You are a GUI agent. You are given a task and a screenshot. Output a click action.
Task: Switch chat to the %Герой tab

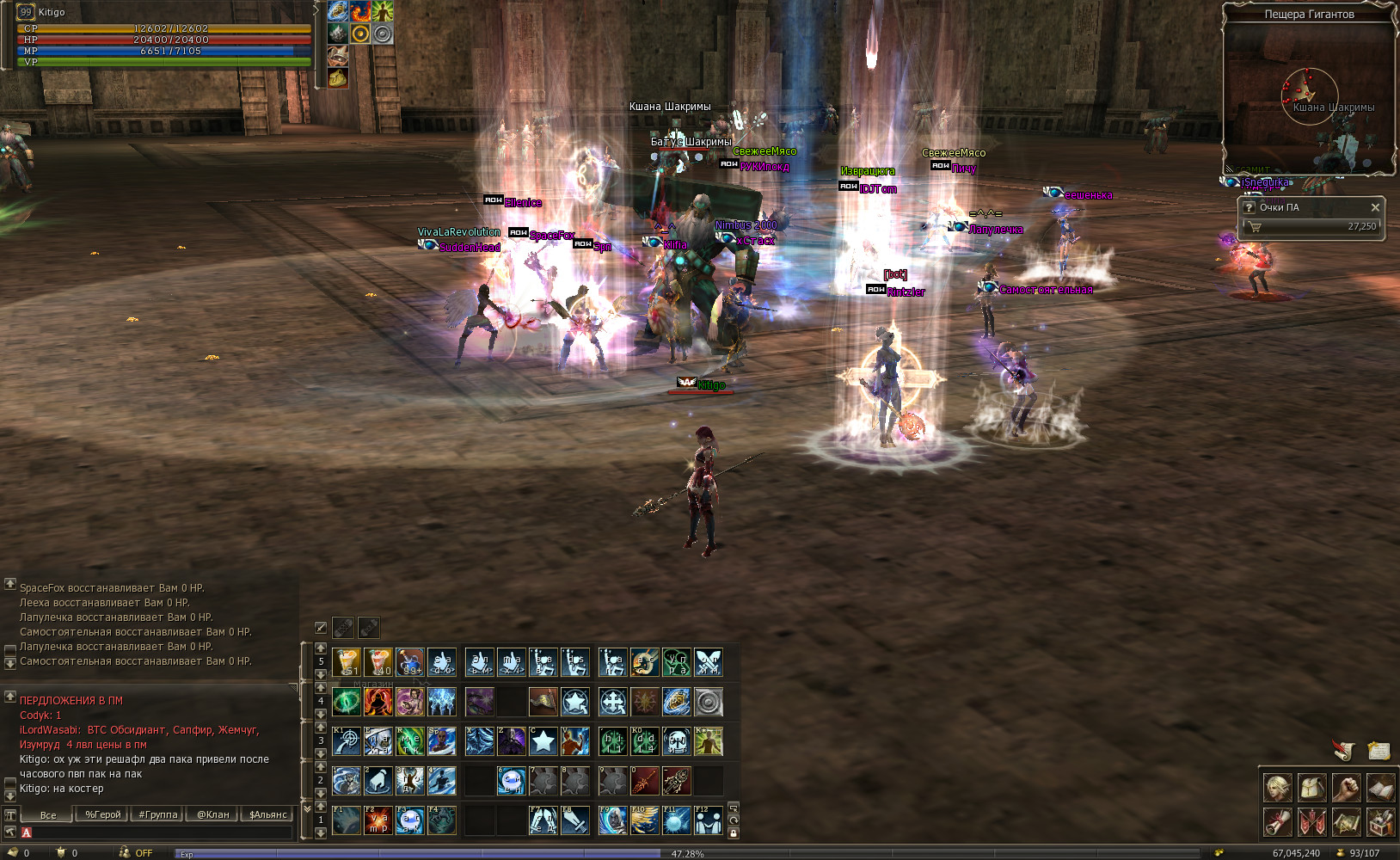(x=102, y=814)
